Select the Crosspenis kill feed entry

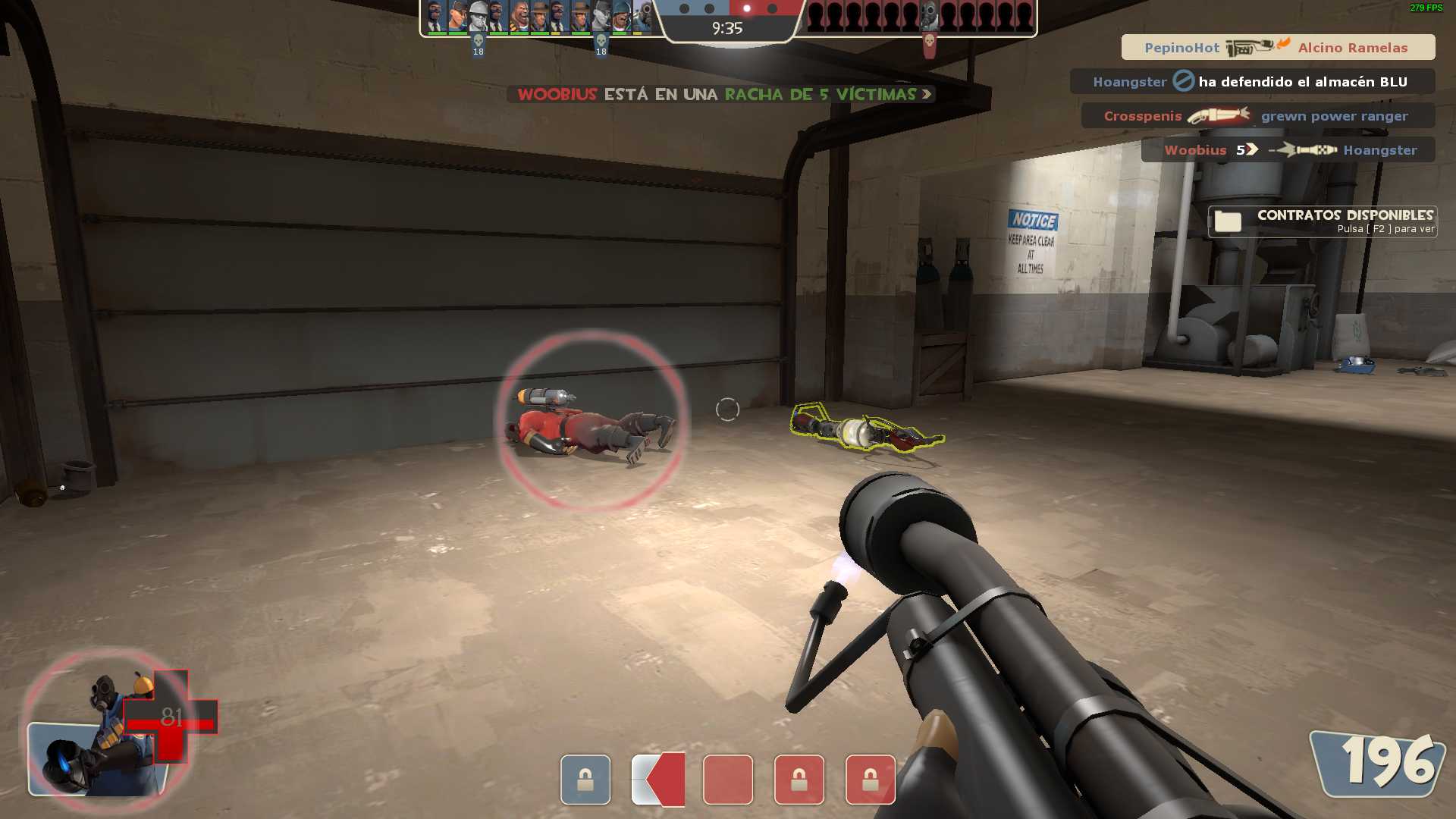click(x=1257, y=116)
